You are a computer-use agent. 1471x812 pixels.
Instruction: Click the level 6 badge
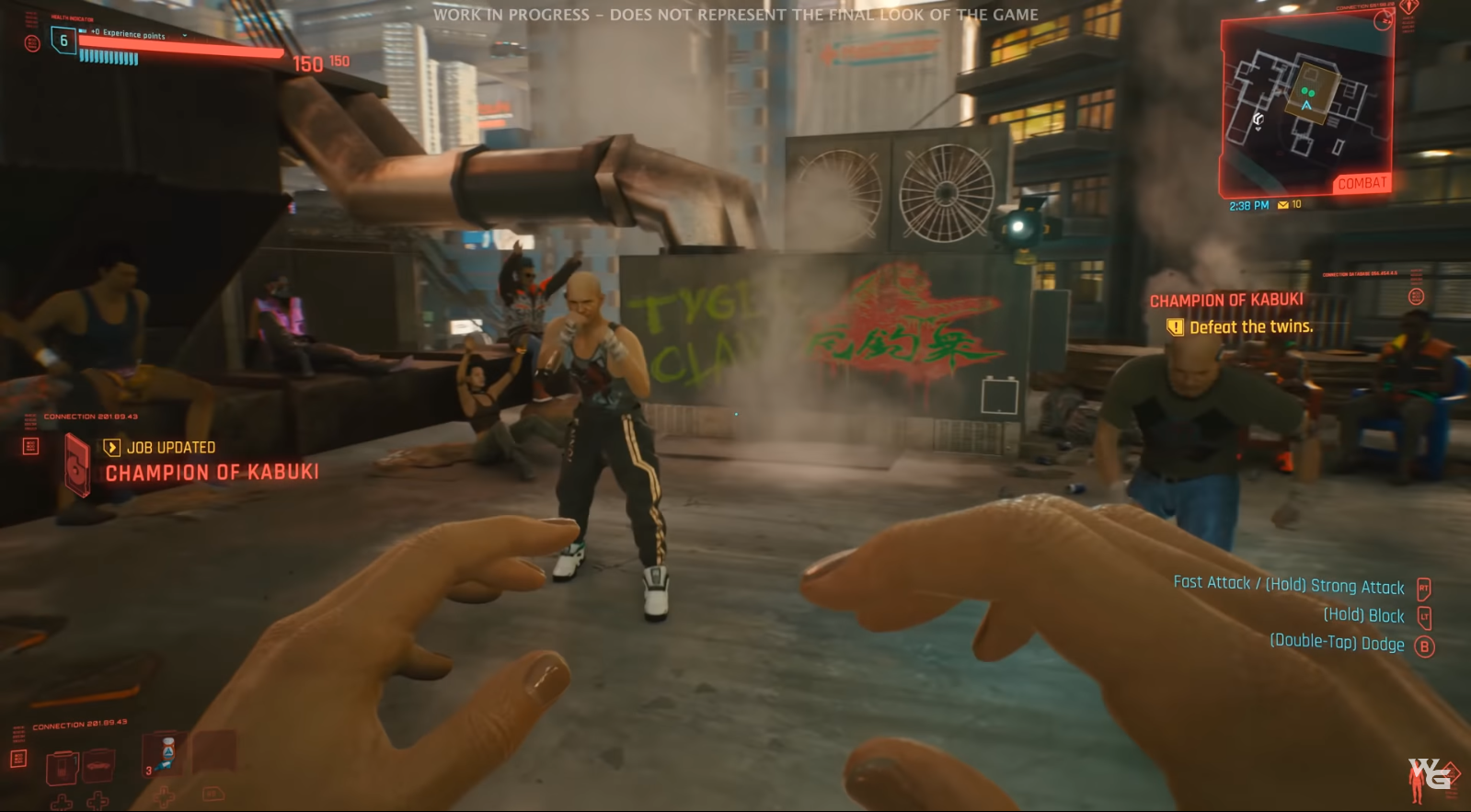click(63, 40)
